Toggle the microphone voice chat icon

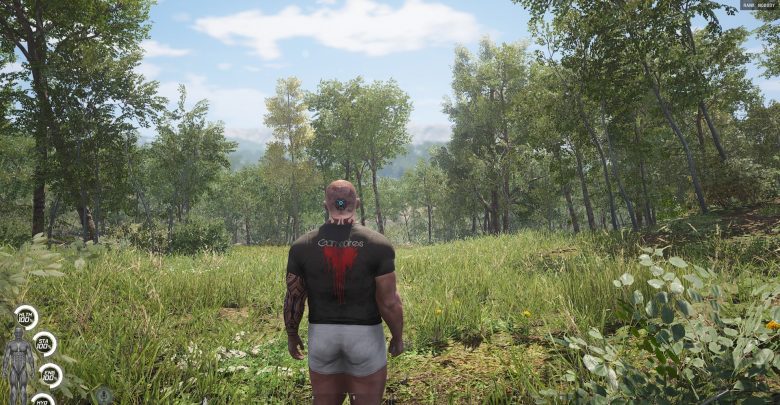102,395
